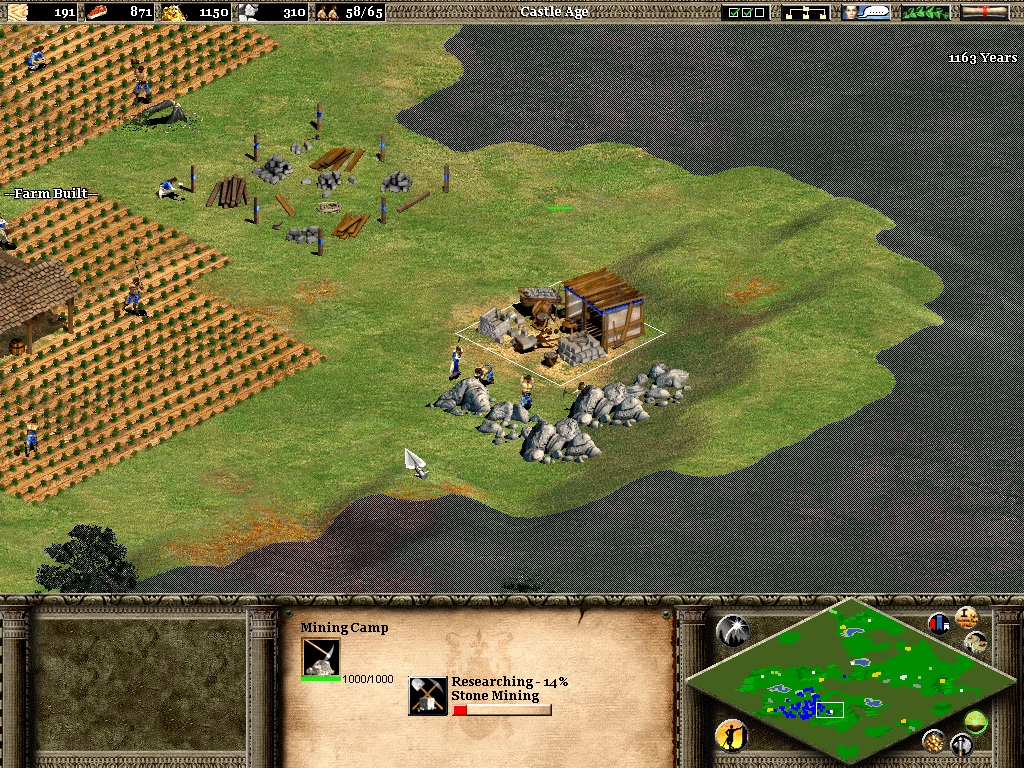Switch the minimap to combat mode

click(x=961, y=744)
